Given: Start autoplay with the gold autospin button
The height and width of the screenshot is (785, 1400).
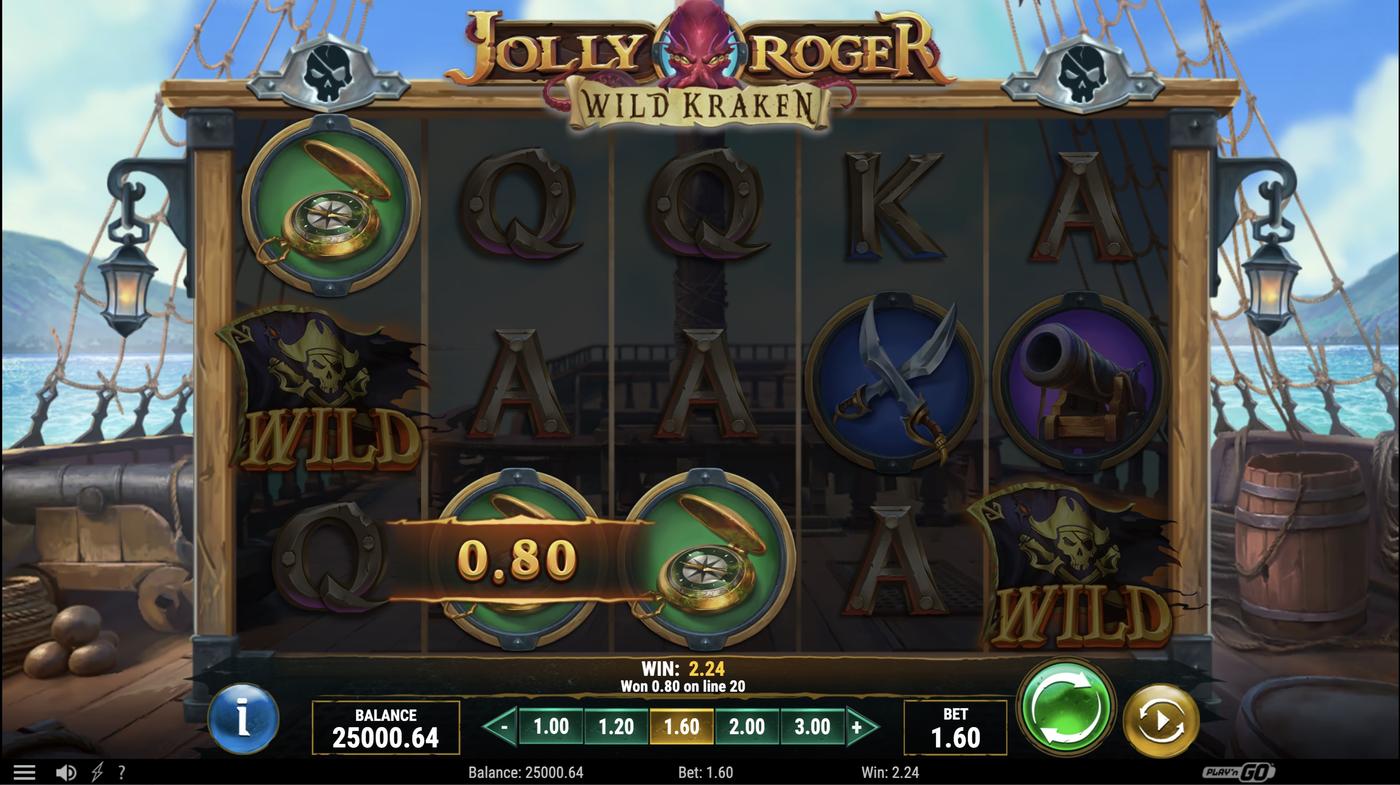Looking at the screenshot, I should click(1160, 718).
